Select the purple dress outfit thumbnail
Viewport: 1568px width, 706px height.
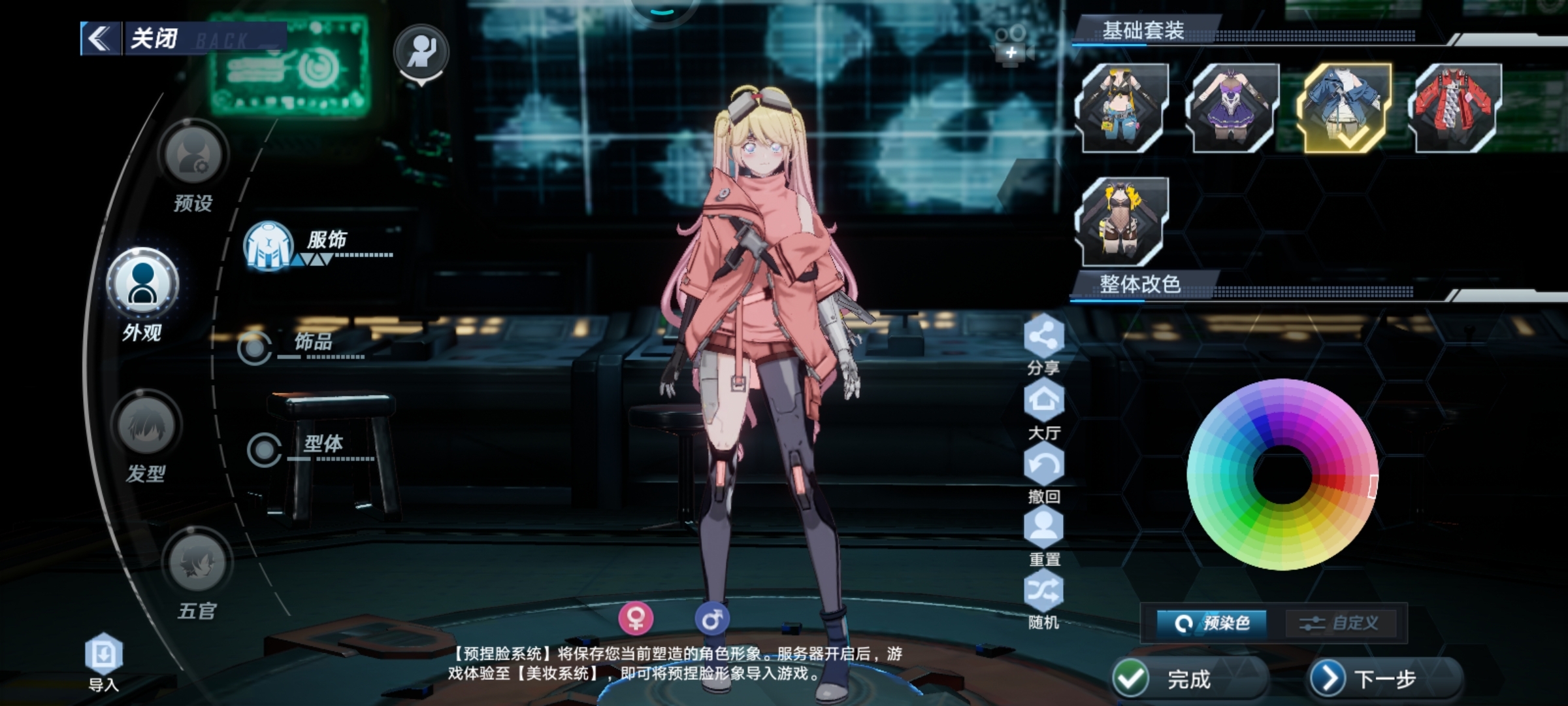click(x=1233, y=107)
